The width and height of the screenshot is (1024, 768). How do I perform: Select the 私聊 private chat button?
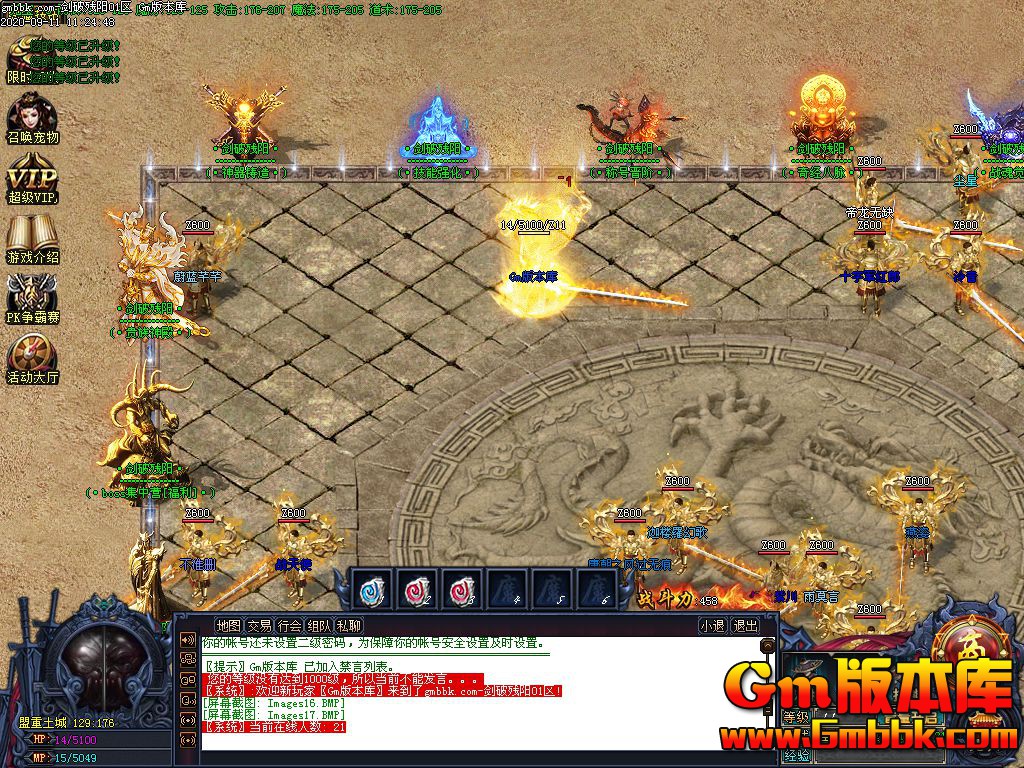click(350, 626)
